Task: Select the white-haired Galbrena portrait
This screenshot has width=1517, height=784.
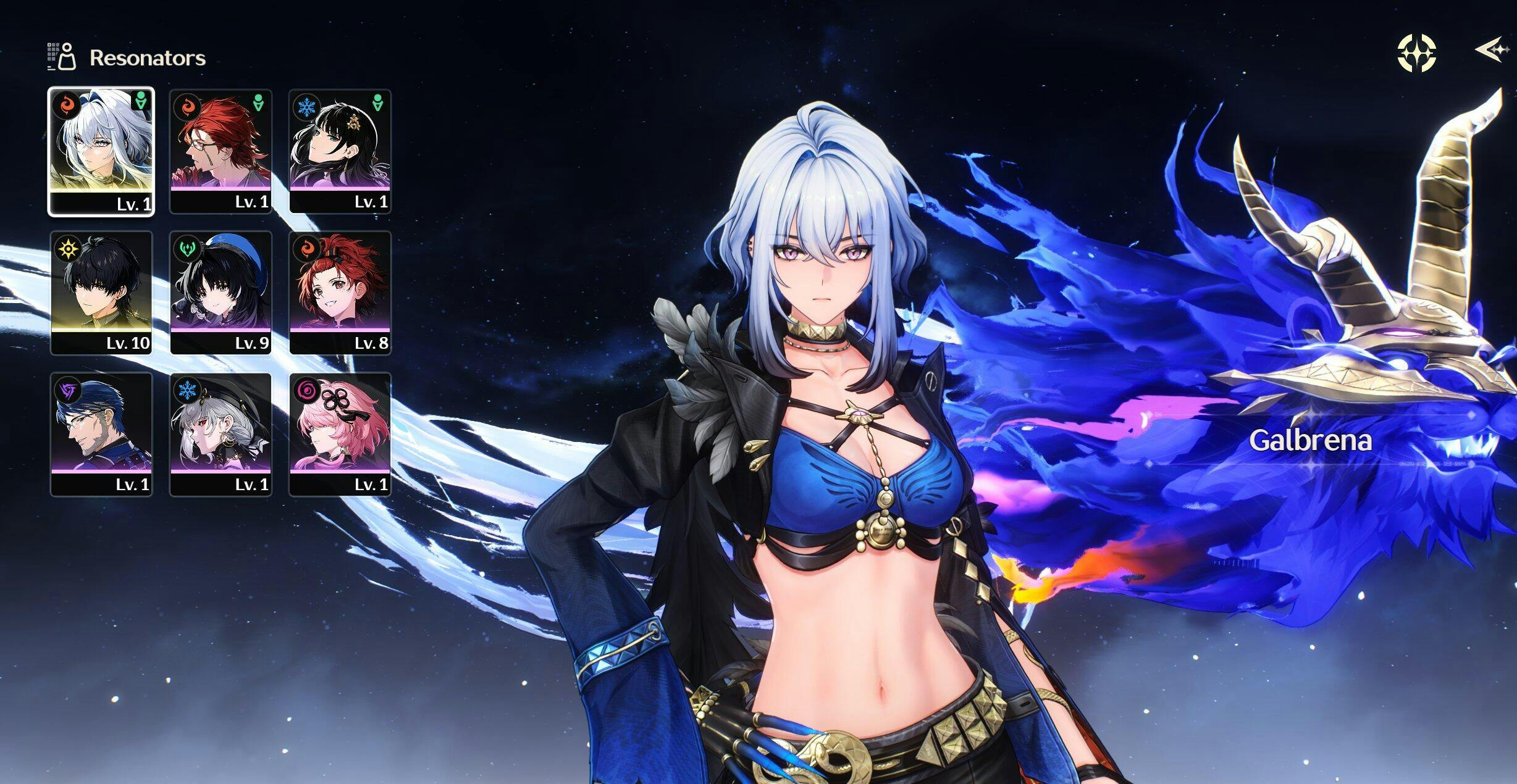Action: coord(101,151)
